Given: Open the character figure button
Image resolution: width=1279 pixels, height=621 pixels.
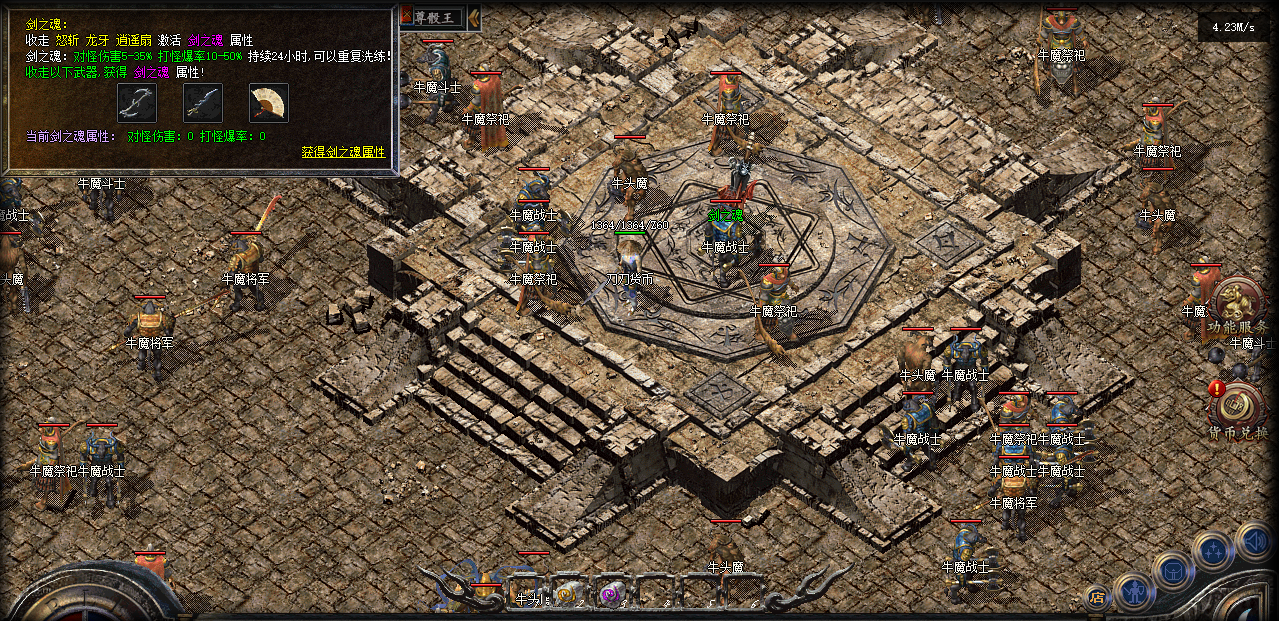Looking at the screenshot, I should pos(1135,592).
